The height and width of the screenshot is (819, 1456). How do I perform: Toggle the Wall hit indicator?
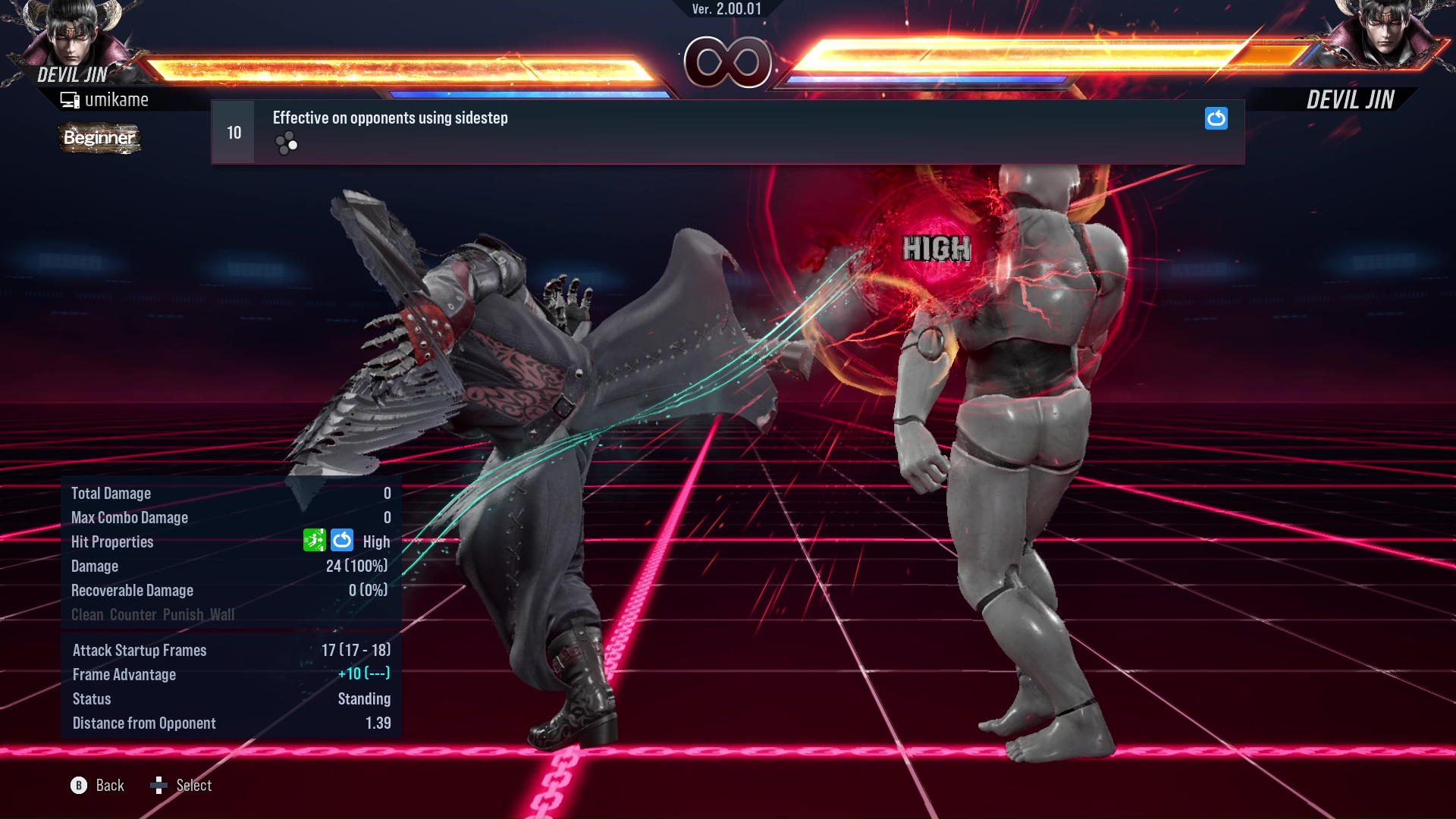220,614
